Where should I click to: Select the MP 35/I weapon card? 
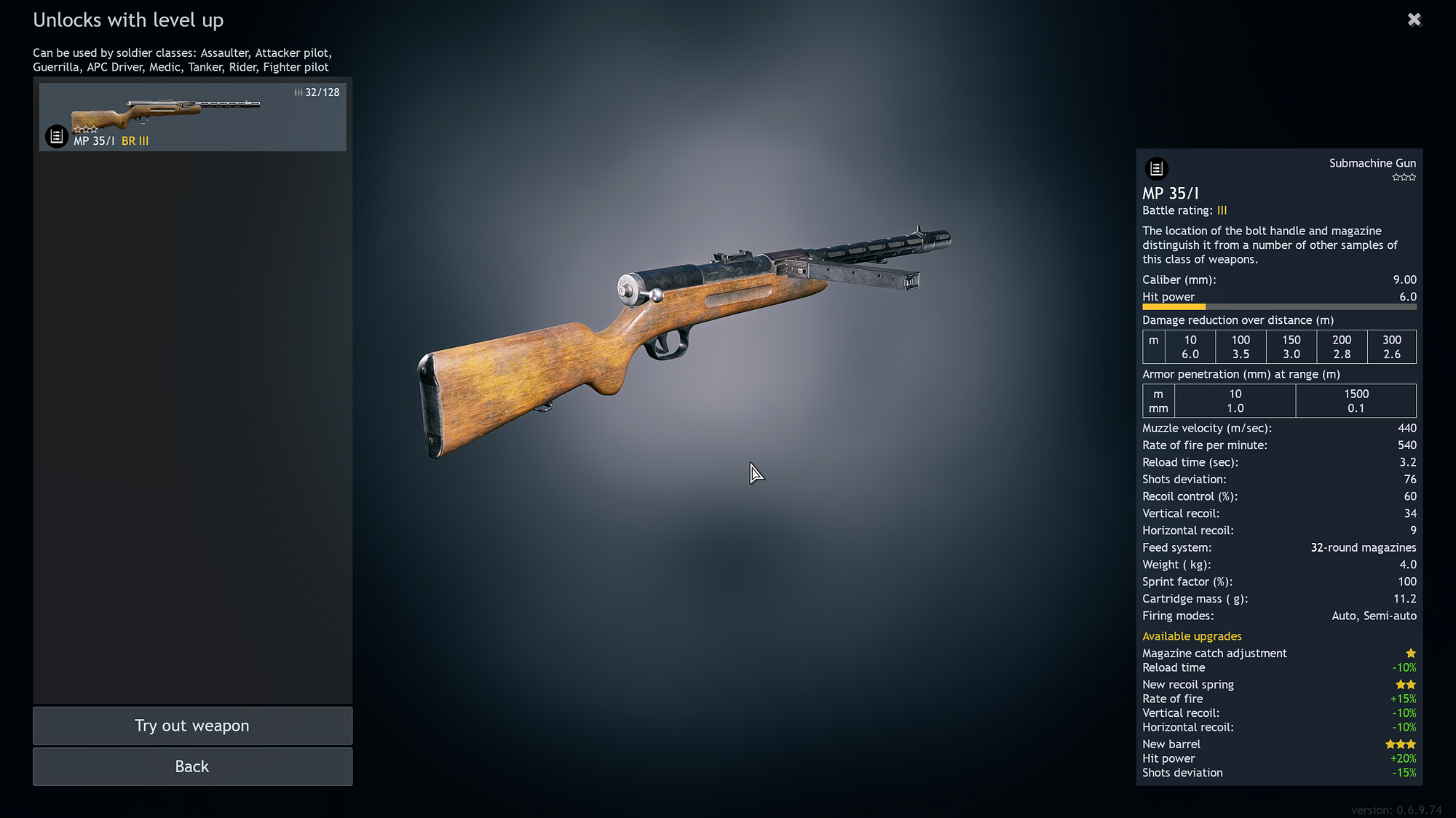pos(193,116)
